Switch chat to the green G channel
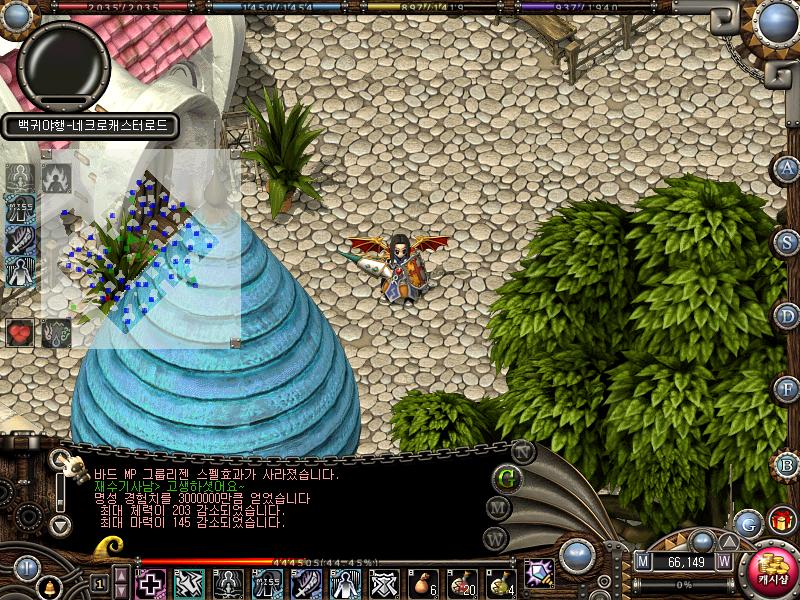The width and height of the screenshot is (800, 600). 506,477
